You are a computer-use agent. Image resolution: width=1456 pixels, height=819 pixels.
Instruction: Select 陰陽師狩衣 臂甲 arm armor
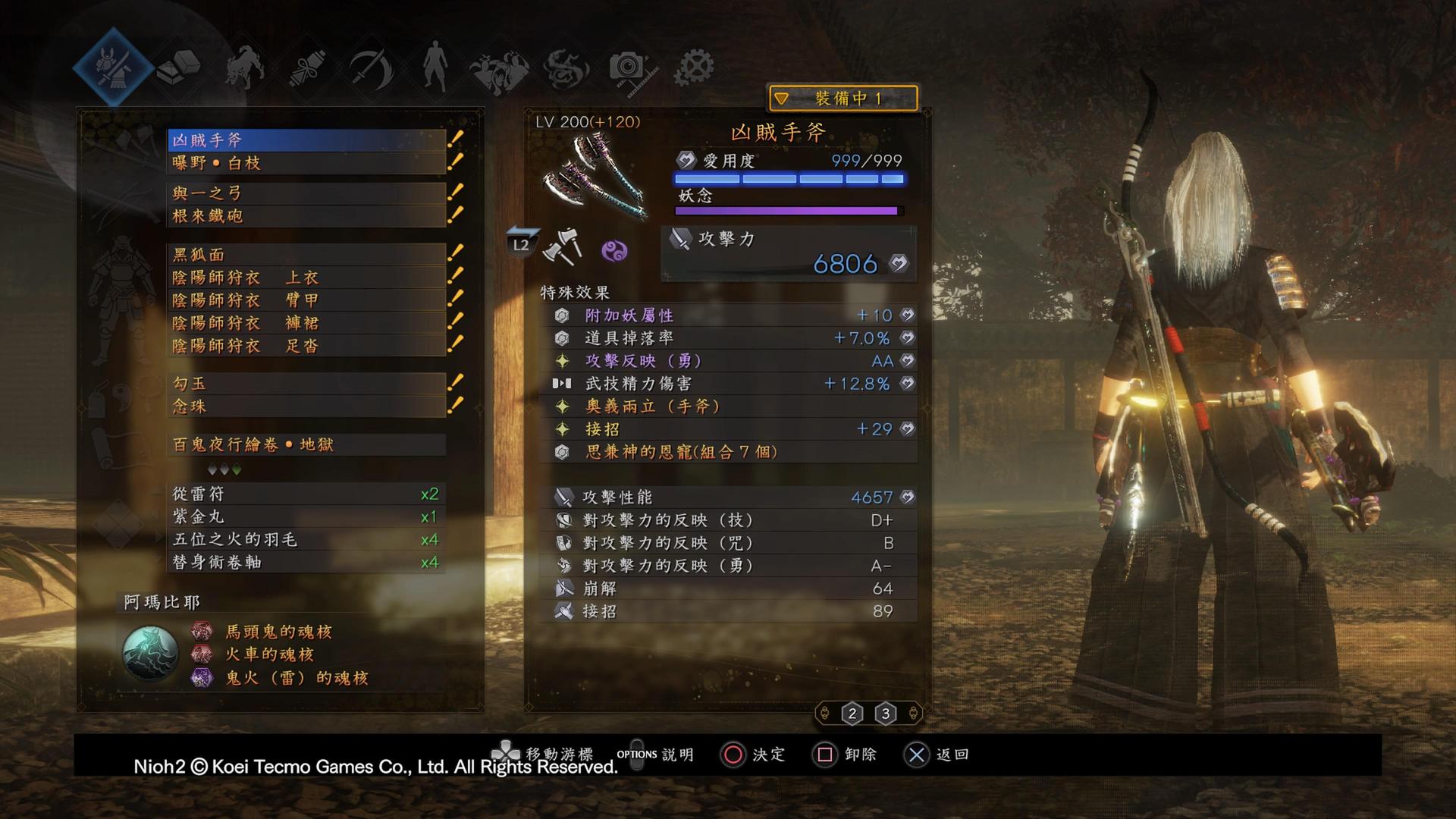click(306, 300)
